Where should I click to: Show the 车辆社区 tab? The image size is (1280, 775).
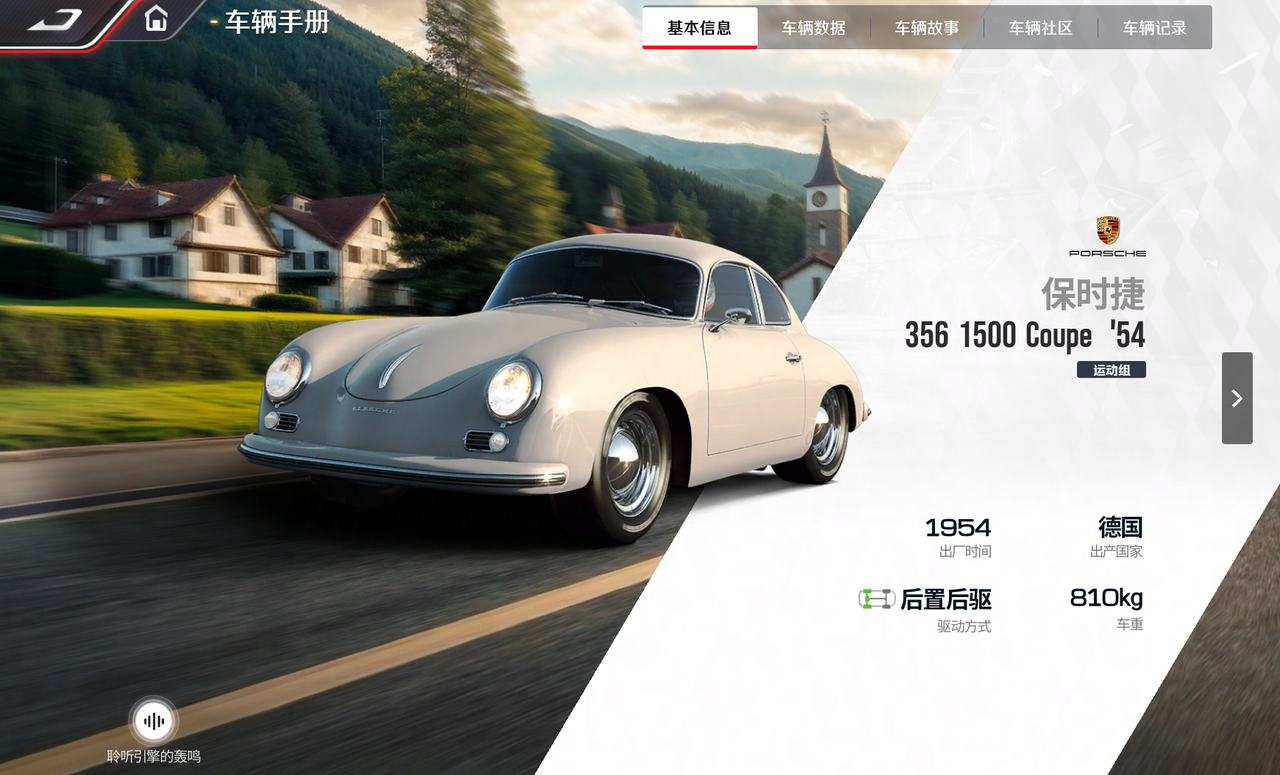click(1041, 28)
